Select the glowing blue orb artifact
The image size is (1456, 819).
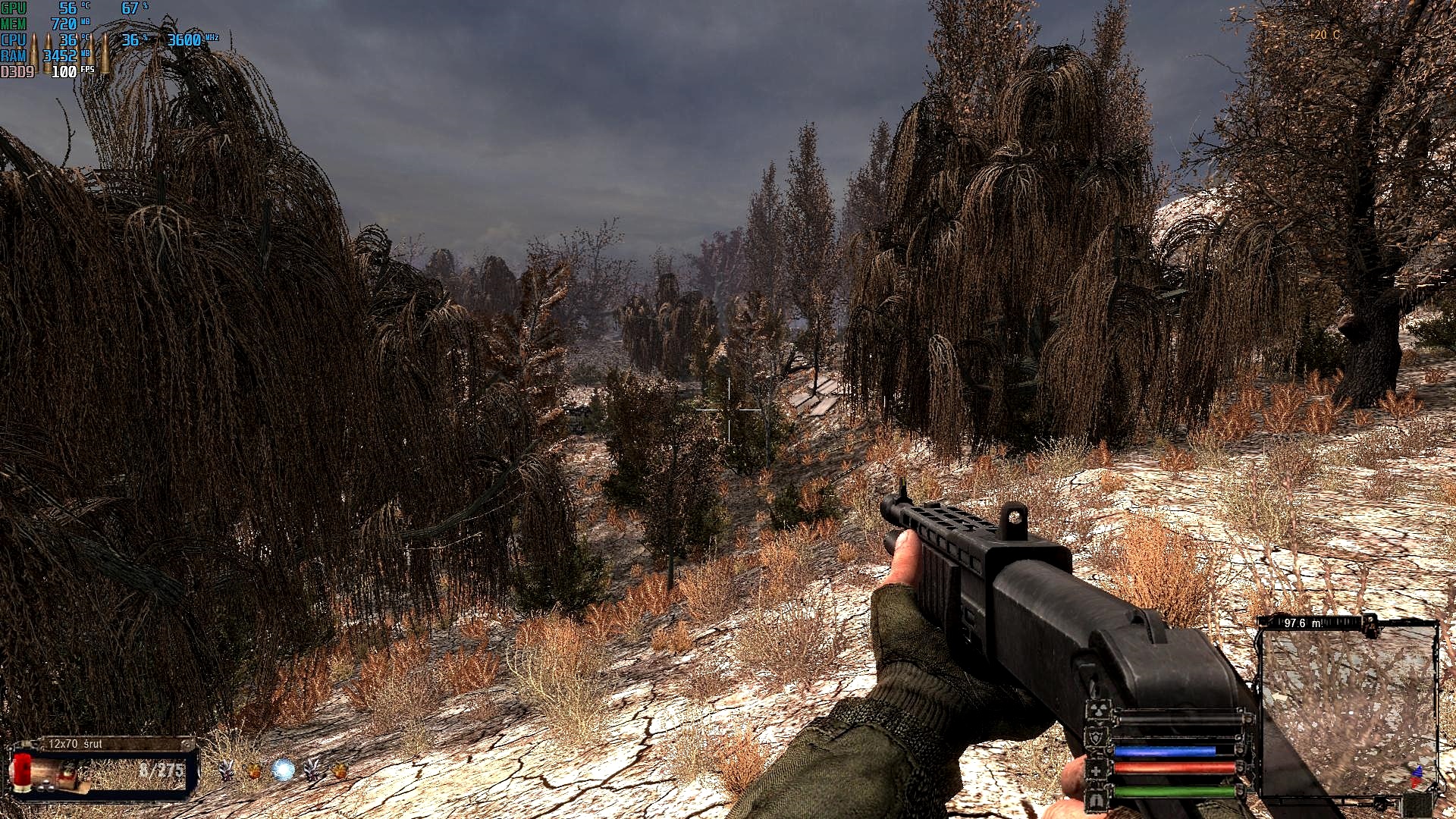pos(283,770)
